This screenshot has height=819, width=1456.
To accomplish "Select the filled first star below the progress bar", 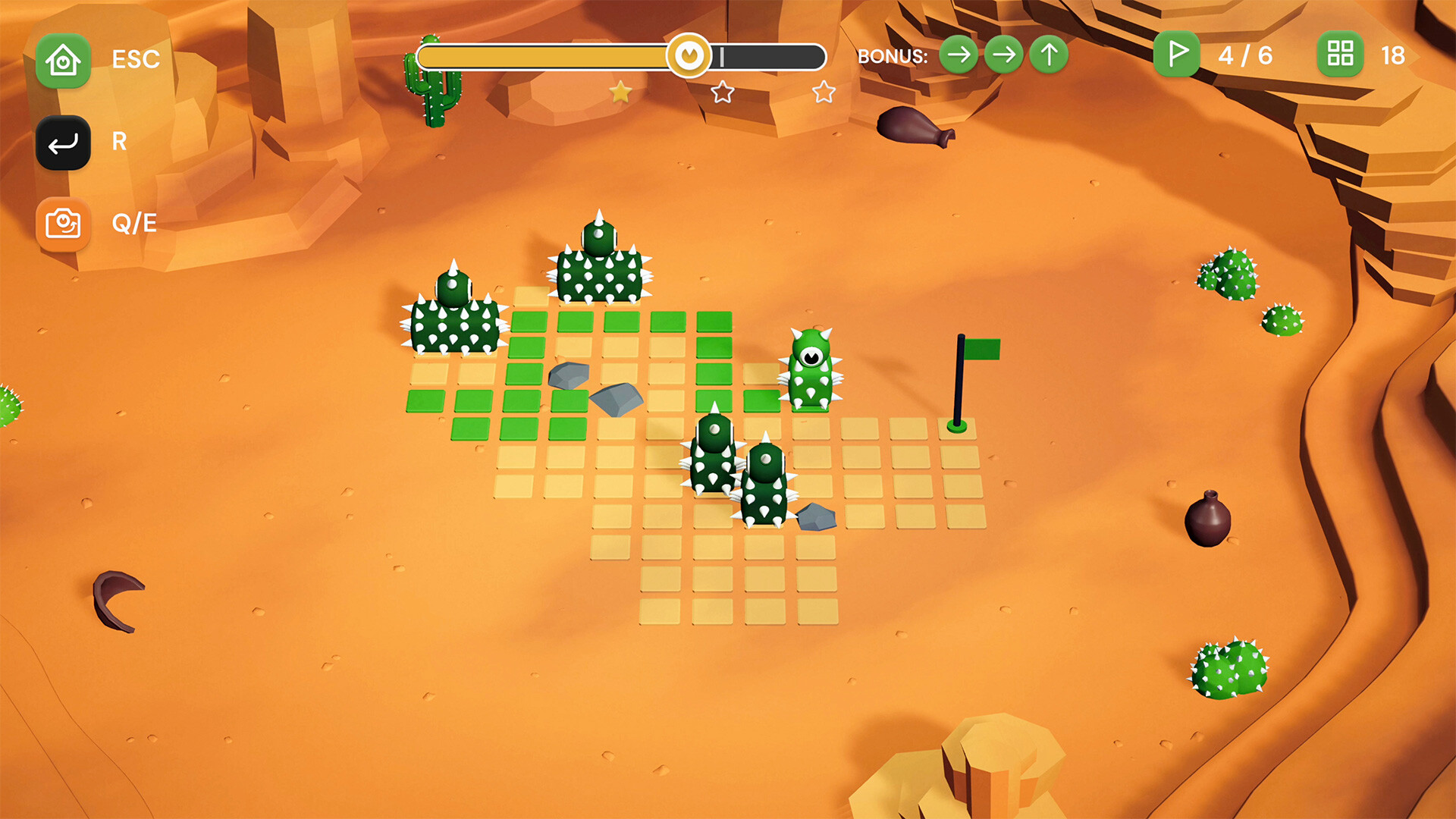I will (620, 91).
